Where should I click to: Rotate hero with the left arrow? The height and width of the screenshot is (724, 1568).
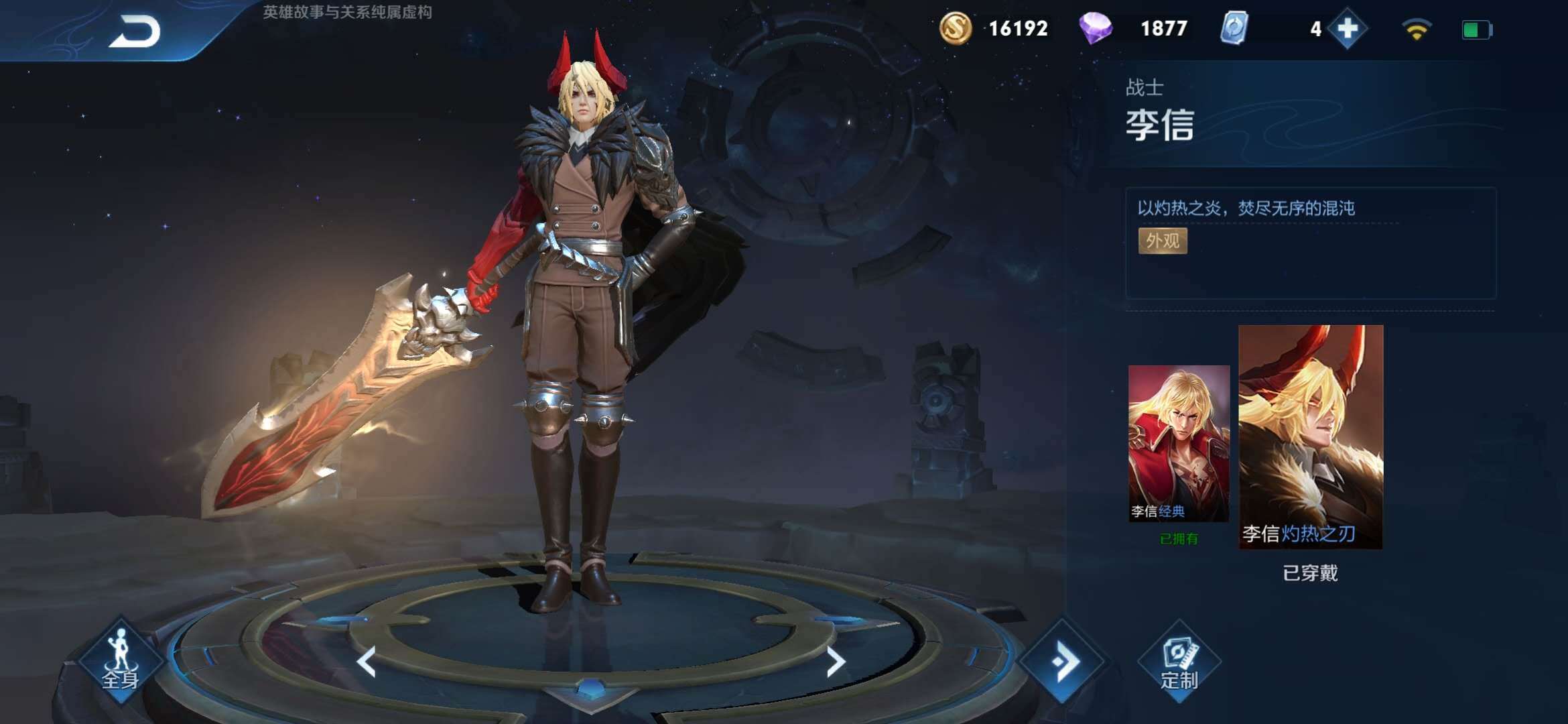tap(367, 662)
